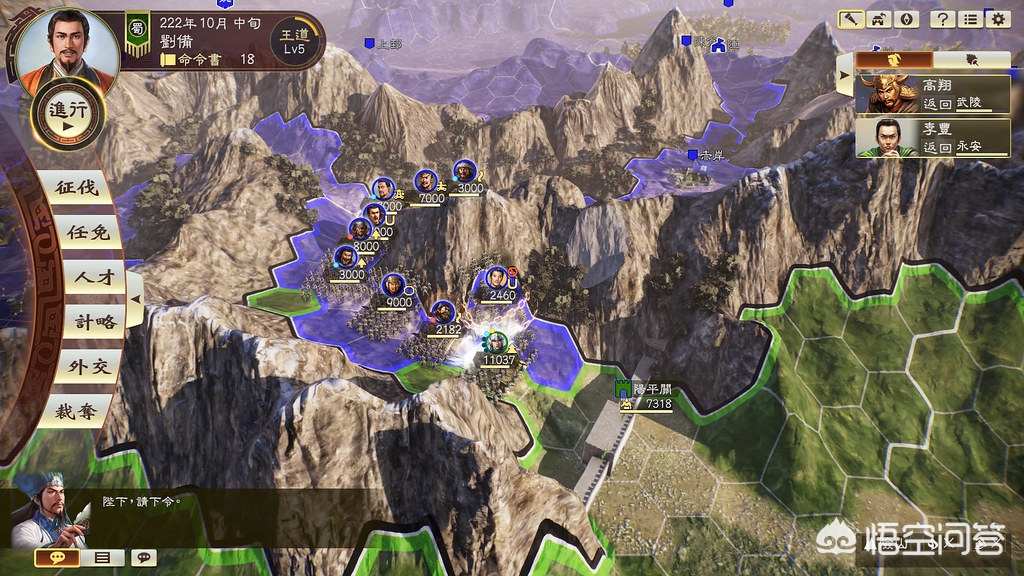The image size is (1024, 576).
Task: Select the 人才 personnel menu
Action: coord(83,278)
